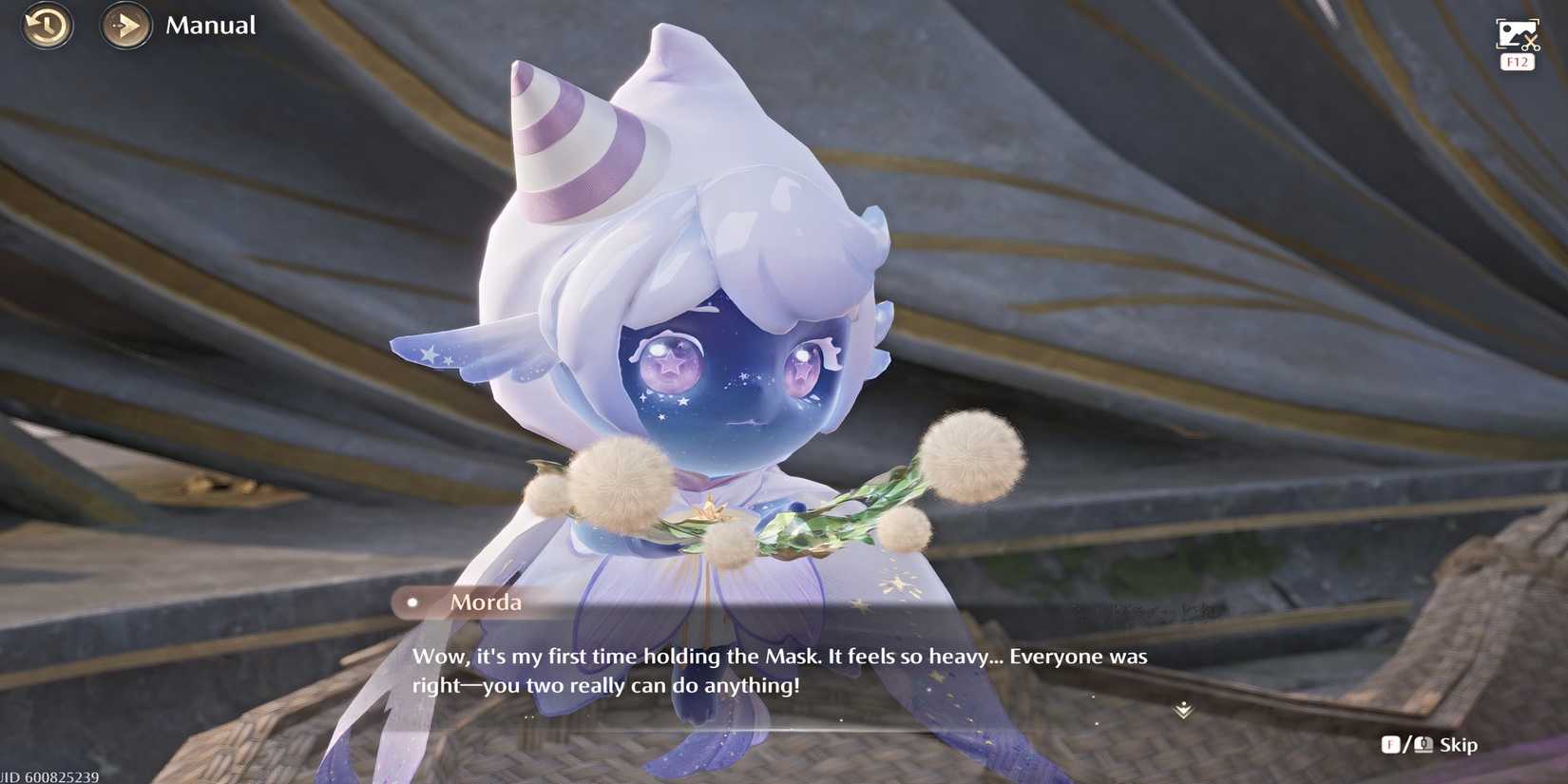Click the arrow inside the auto button
The width and height of the screenshot is (1568, 784).
pos(125,27)
